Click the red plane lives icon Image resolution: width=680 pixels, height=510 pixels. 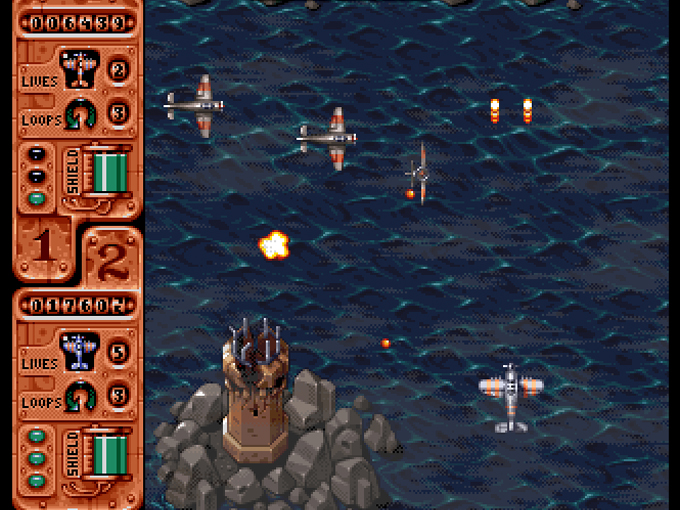click(79, 68)
